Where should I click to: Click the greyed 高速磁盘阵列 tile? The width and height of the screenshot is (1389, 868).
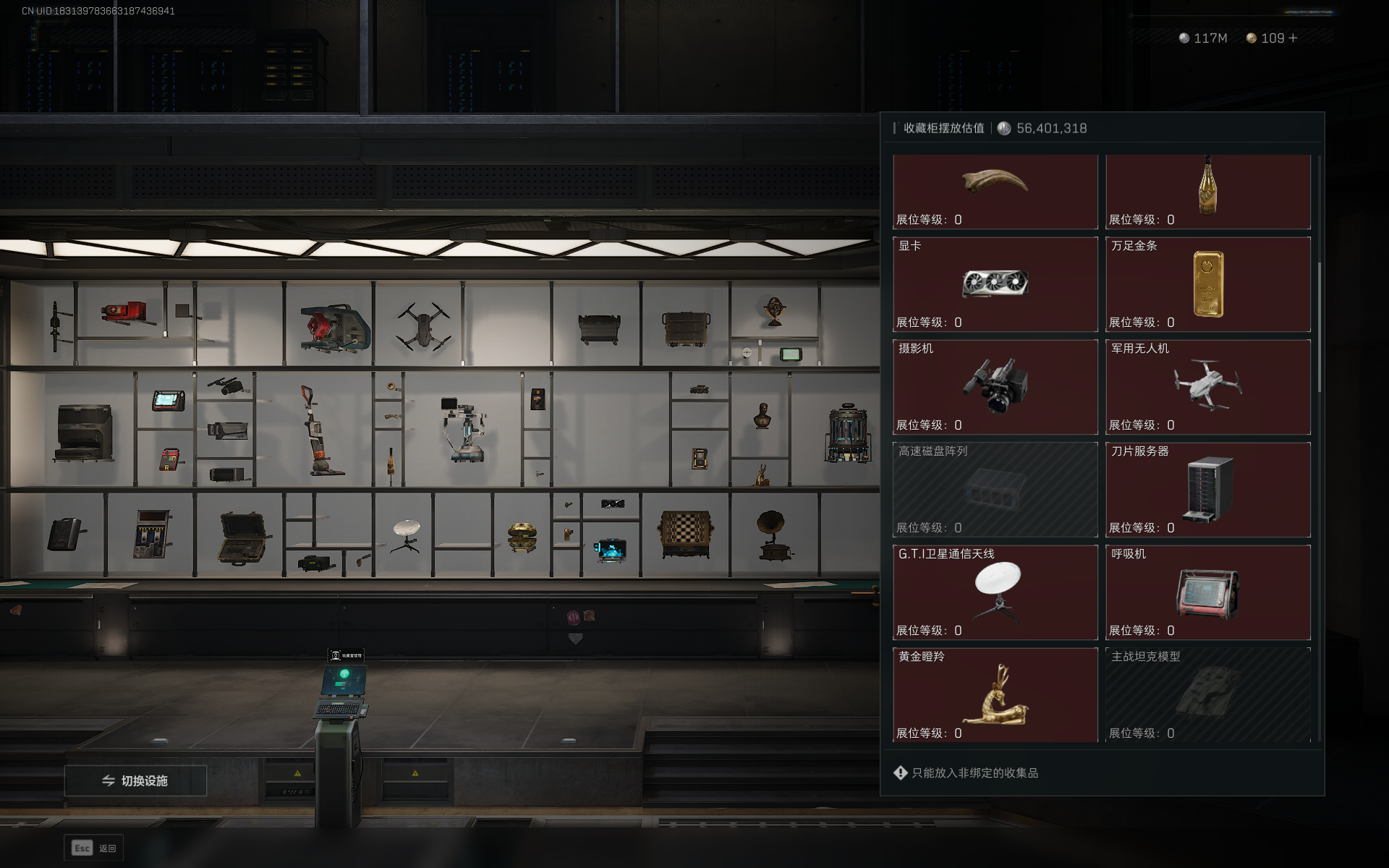[x=995, y=490]
